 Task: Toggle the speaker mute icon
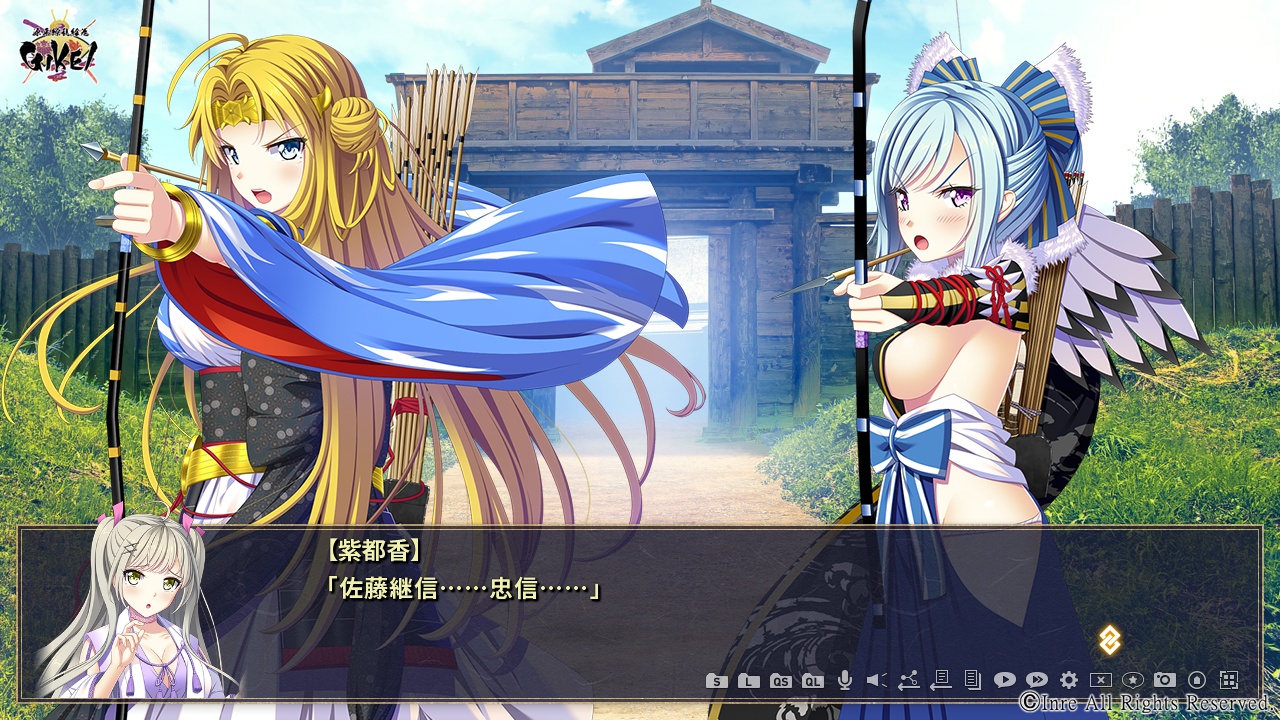(876, 681)
